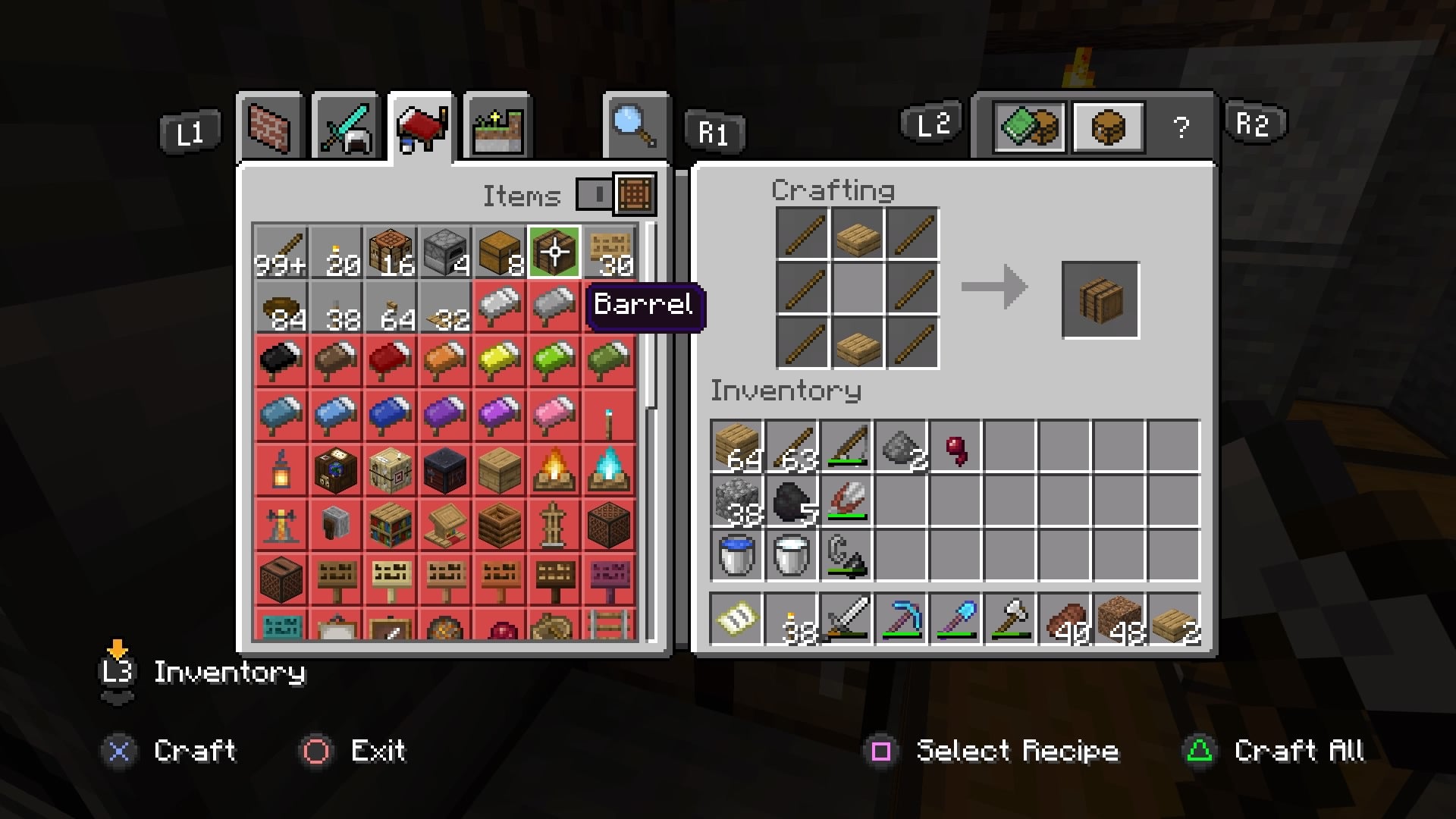
Task: Select the campfire item
Action: coord(554,469)
